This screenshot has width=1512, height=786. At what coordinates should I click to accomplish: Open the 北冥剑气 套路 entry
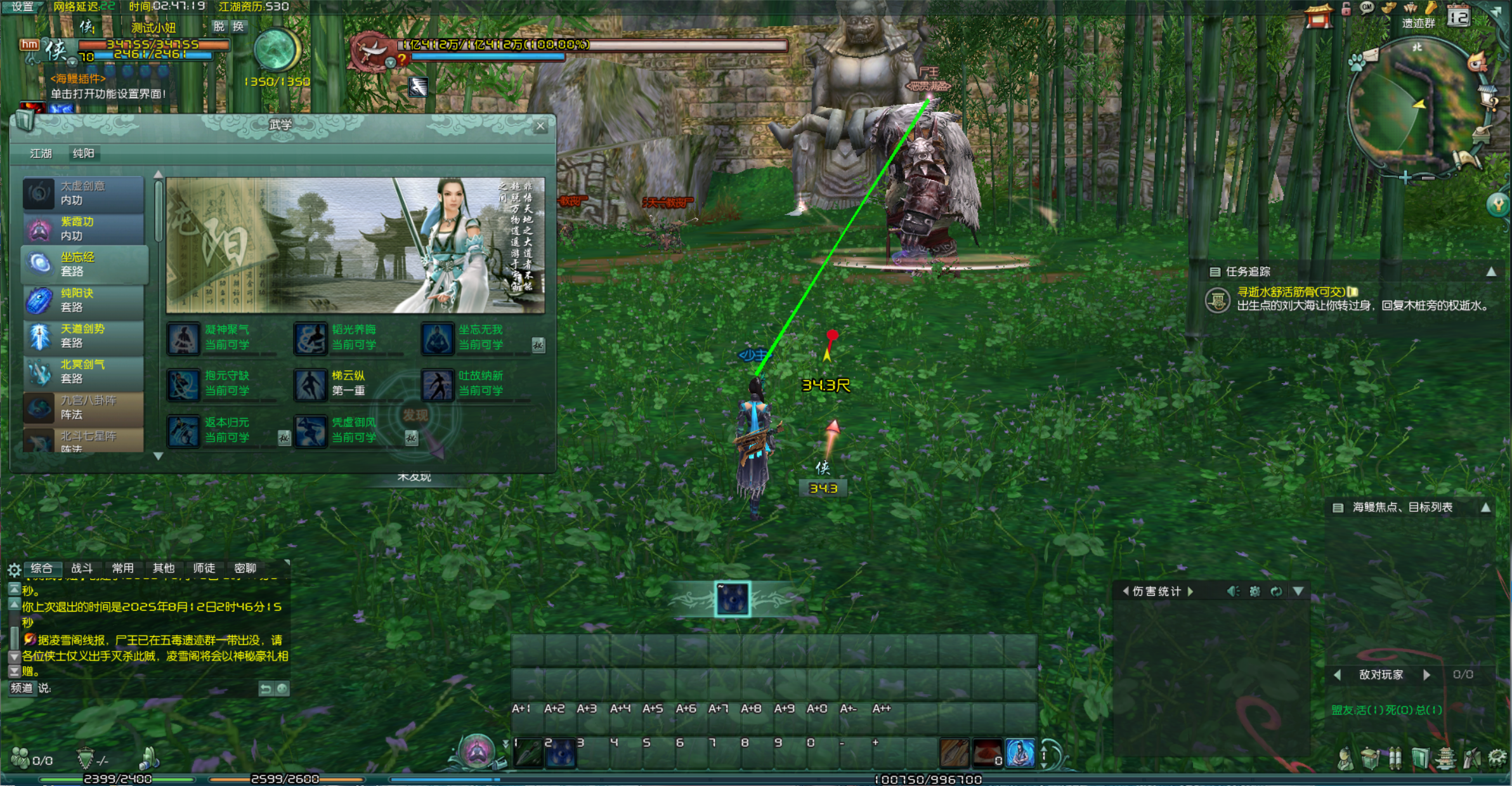click(x=83, y=372)
